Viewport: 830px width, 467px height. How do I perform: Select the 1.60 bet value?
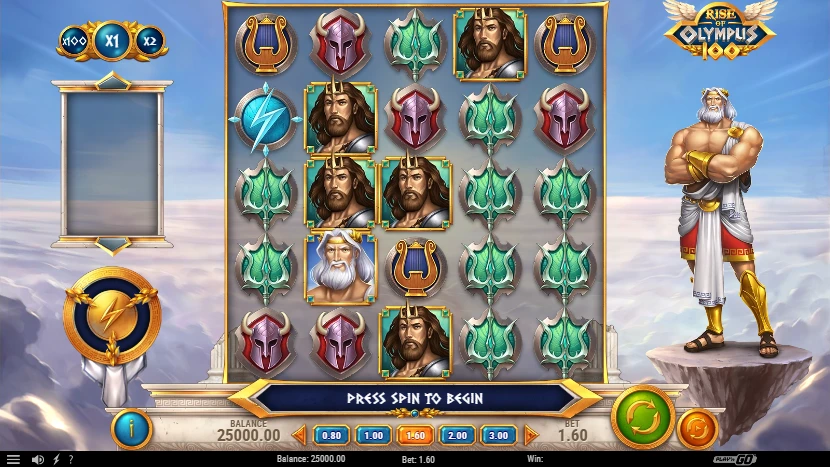pyautogui.click(x=414, y=435)
